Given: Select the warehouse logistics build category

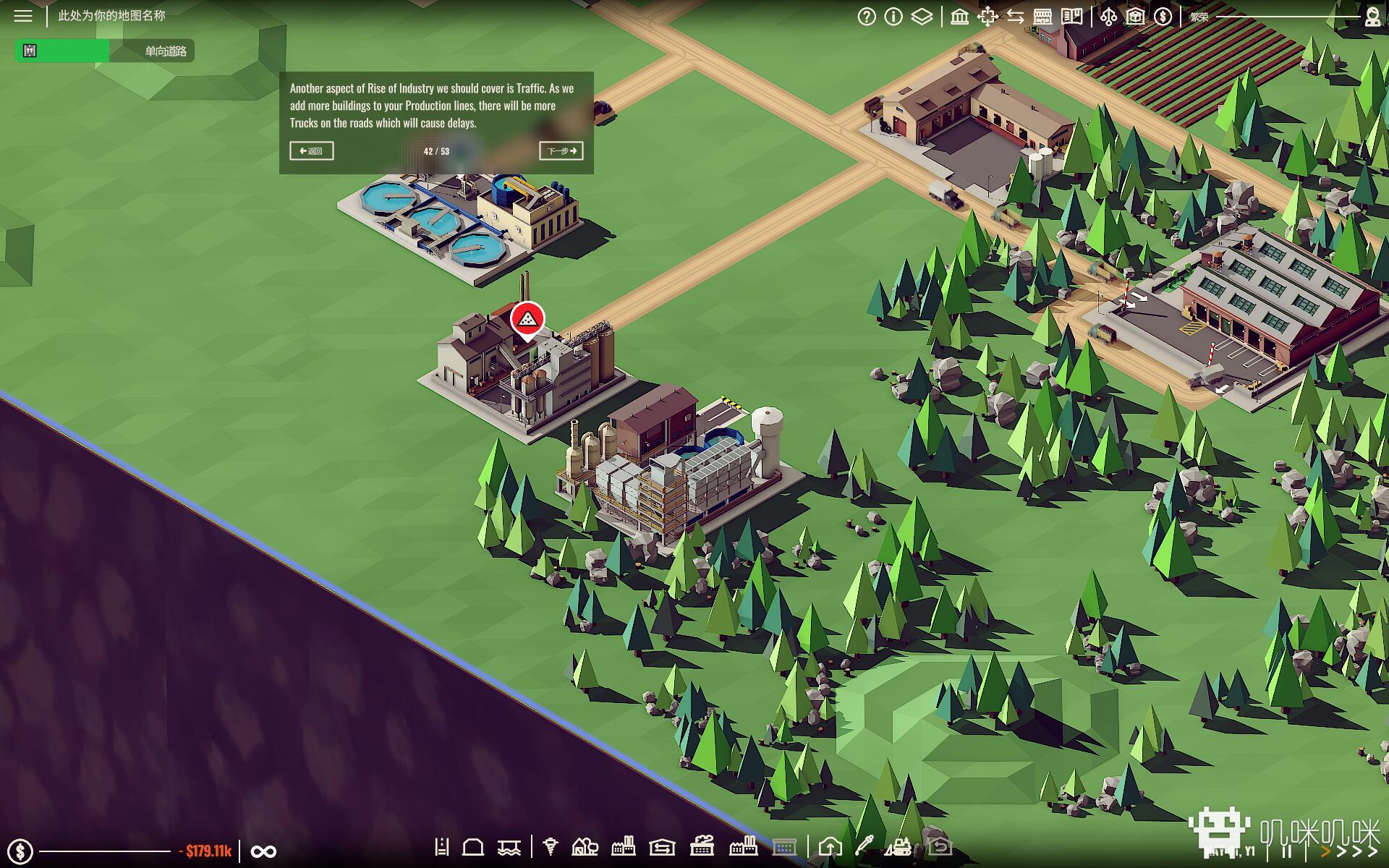Looking at the screenshot, I should tap(662, 847).
